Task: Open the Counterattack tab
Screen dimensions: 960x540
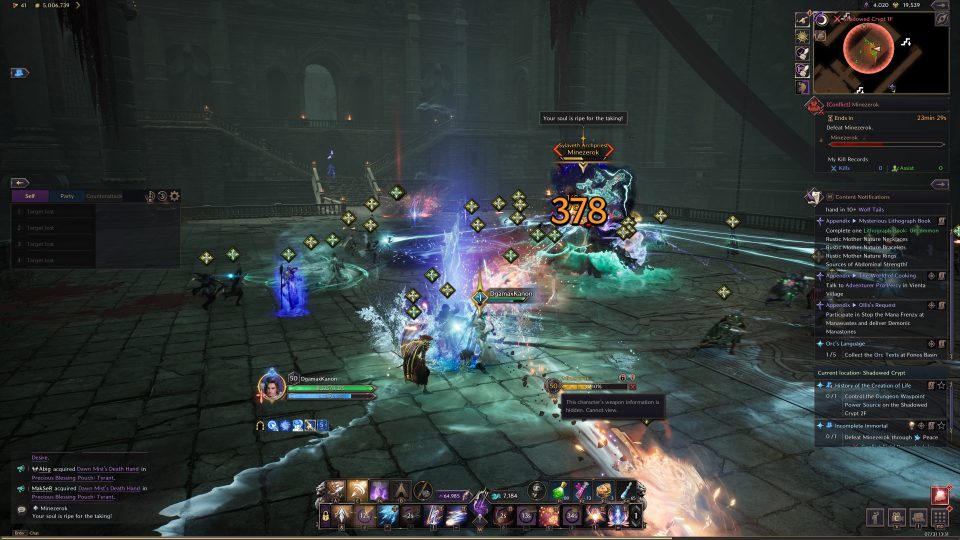Action: pos(104,197)
